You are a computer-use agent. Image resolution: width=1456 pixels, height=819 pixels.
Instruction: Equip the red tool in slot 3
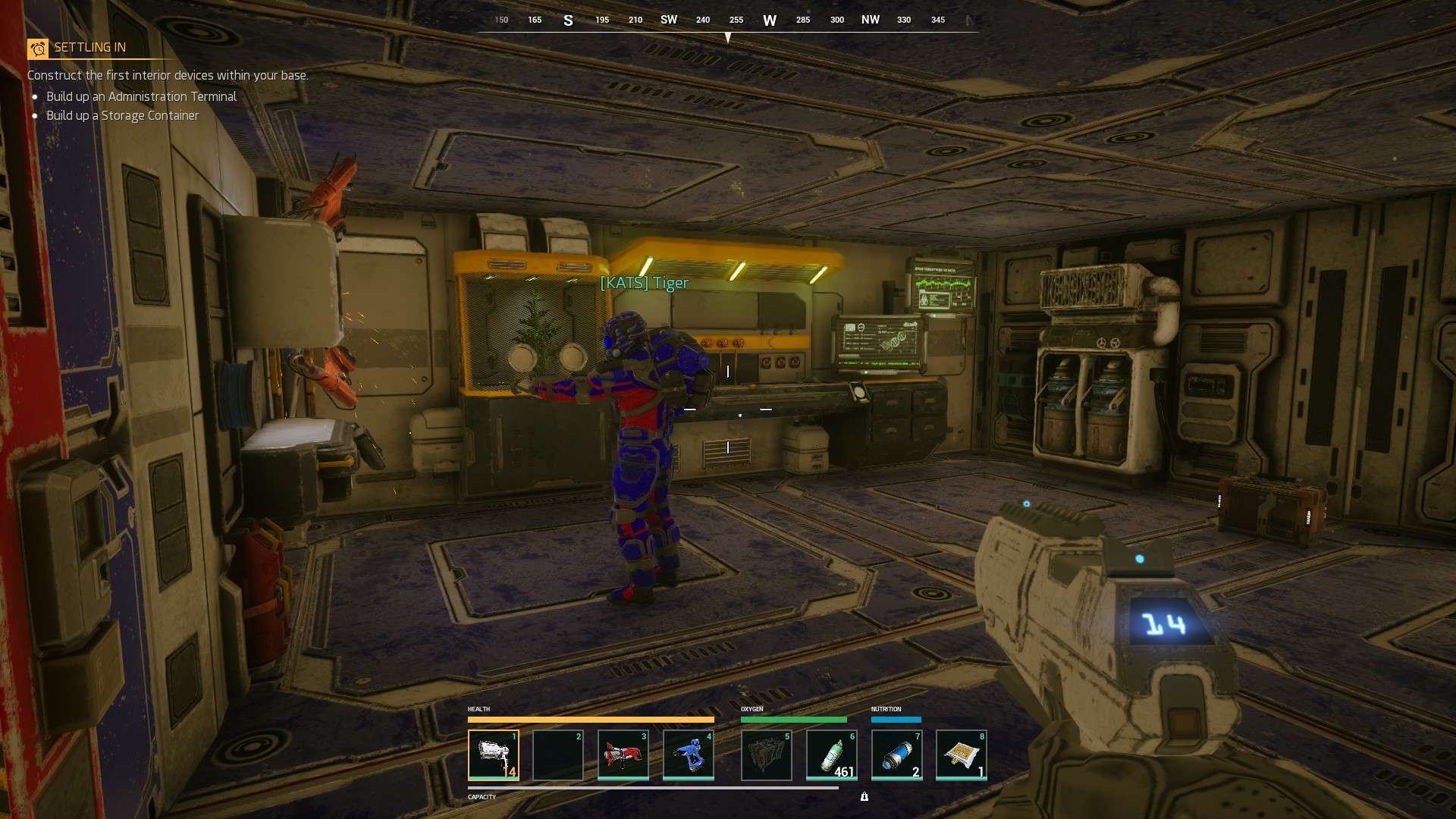coord(623,755)
